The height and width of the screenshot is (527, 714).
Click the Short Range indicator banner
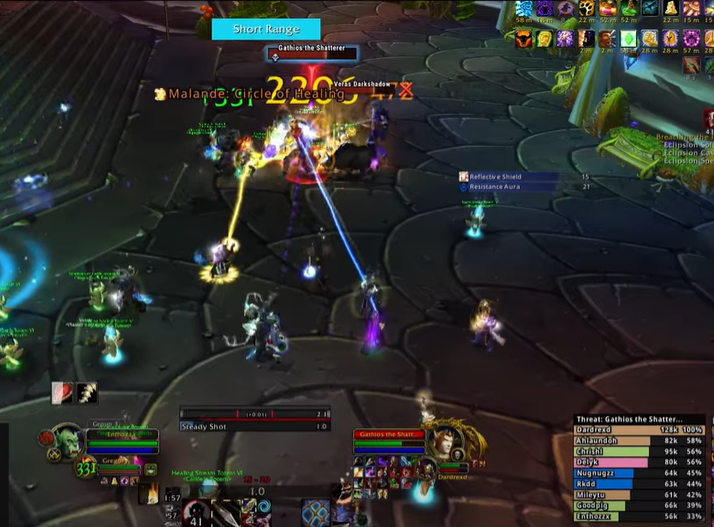[x=265, y=29]
